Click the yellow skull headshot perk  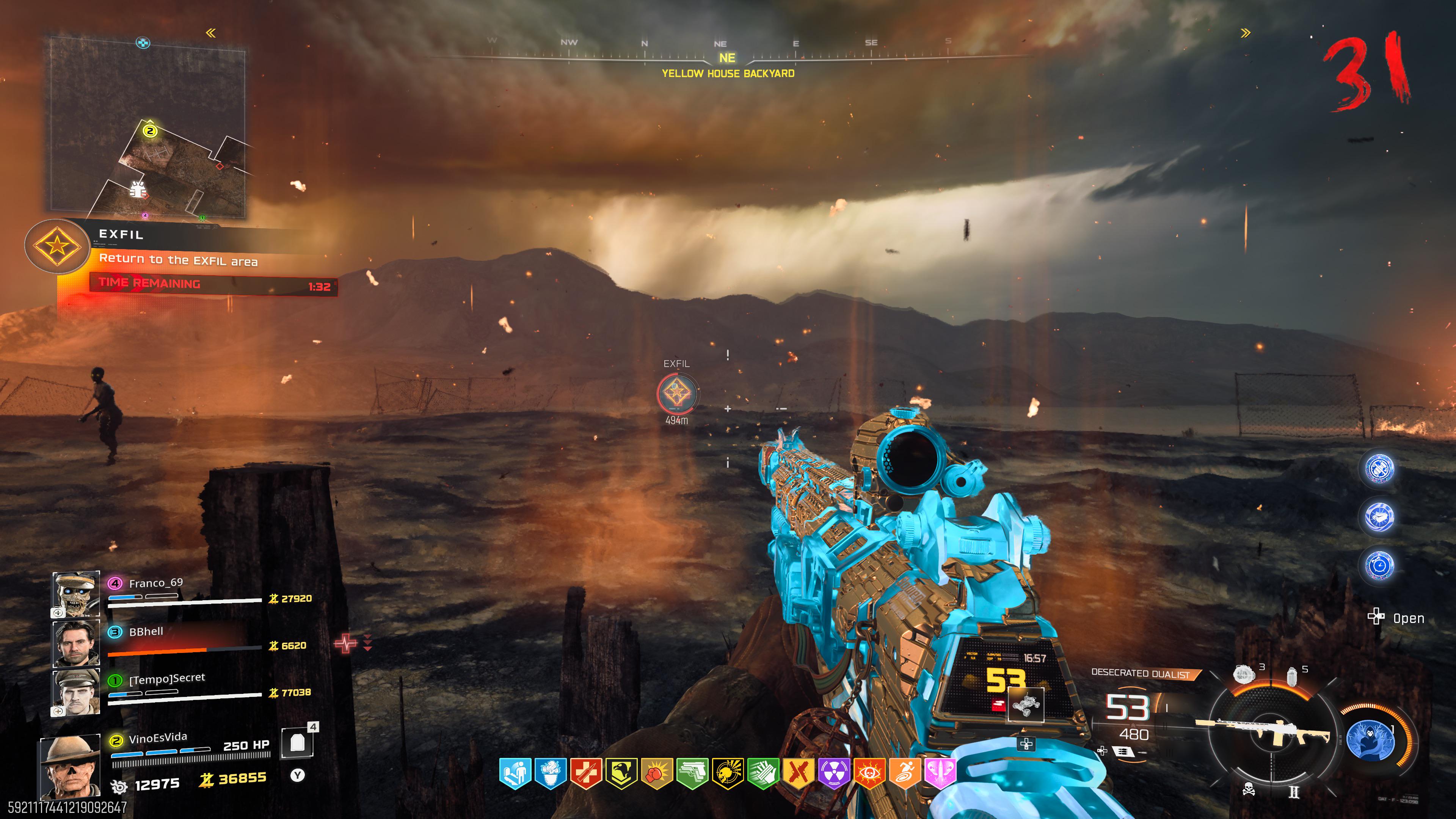(728, 773)
